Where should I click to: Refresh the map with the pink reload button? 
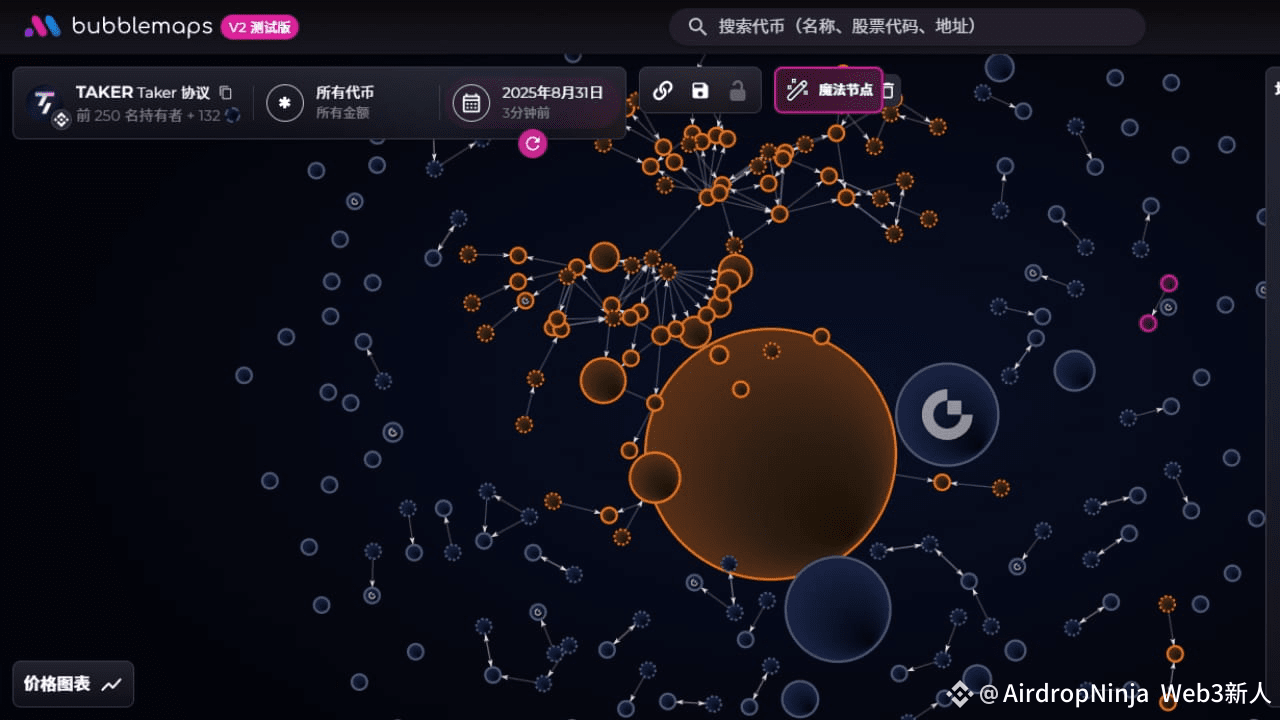point(533,143)
